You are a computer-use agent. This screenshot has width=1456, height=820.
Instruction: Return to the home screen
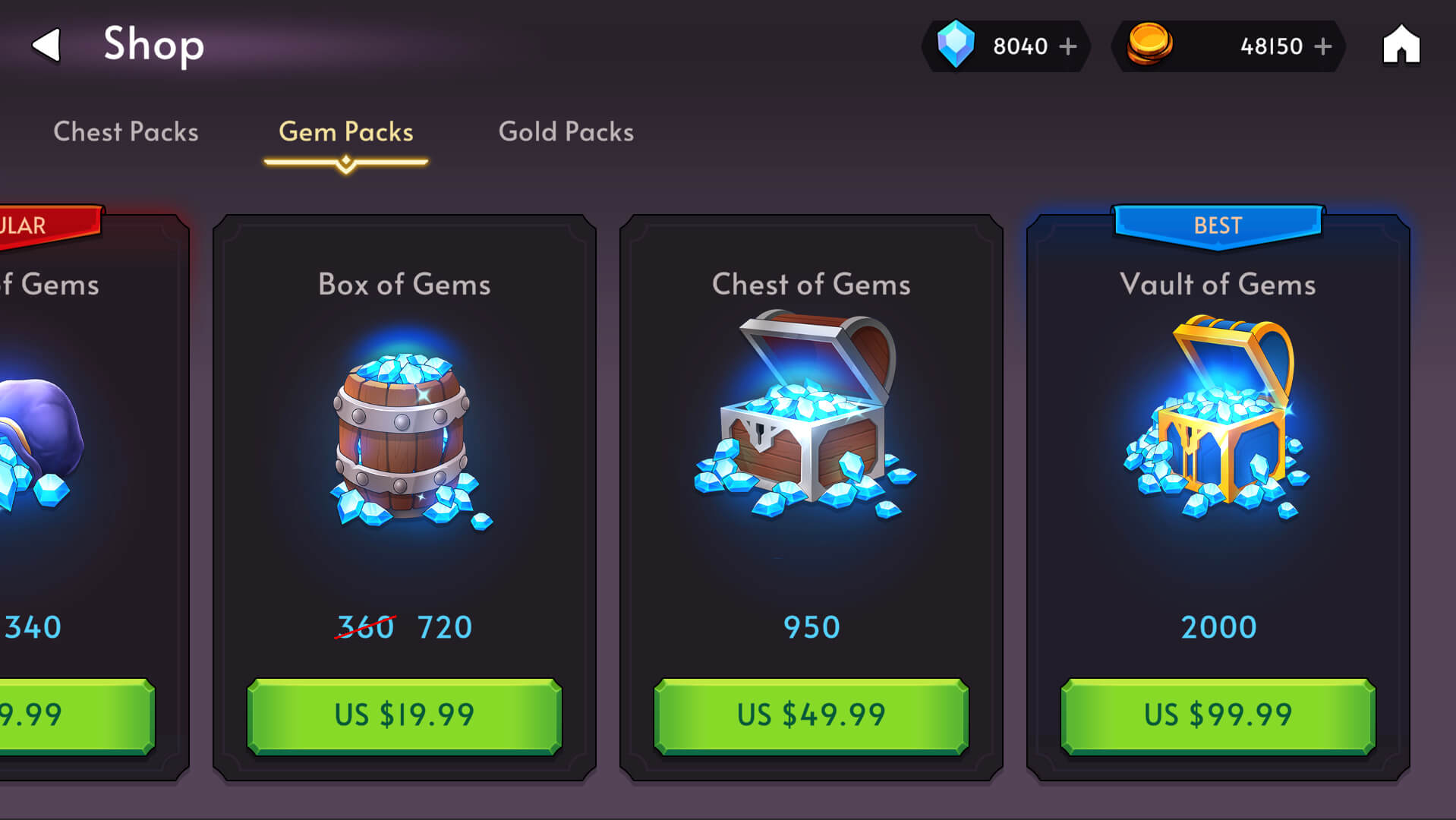click(1401, 46)
